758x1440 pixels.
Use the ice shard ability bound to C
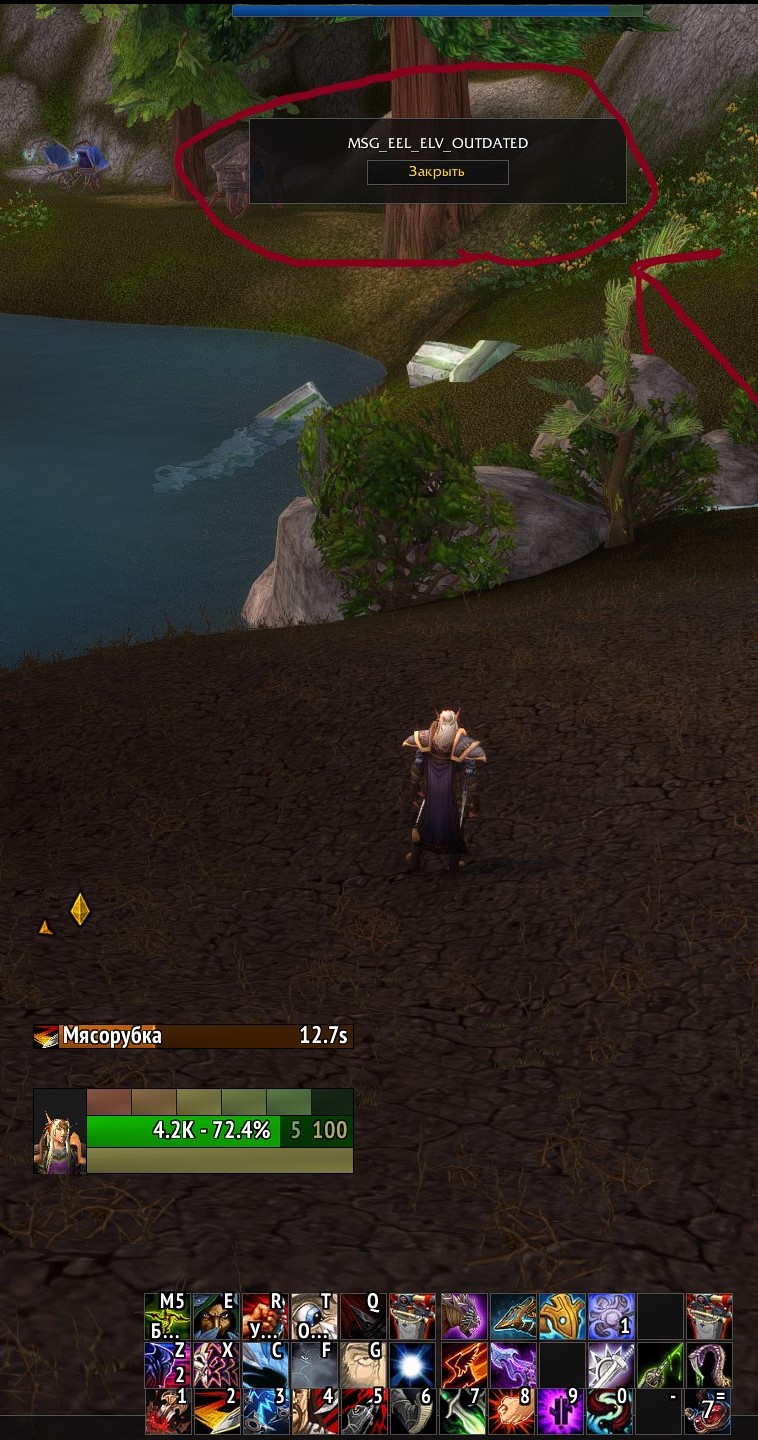tap(265, 1364)
